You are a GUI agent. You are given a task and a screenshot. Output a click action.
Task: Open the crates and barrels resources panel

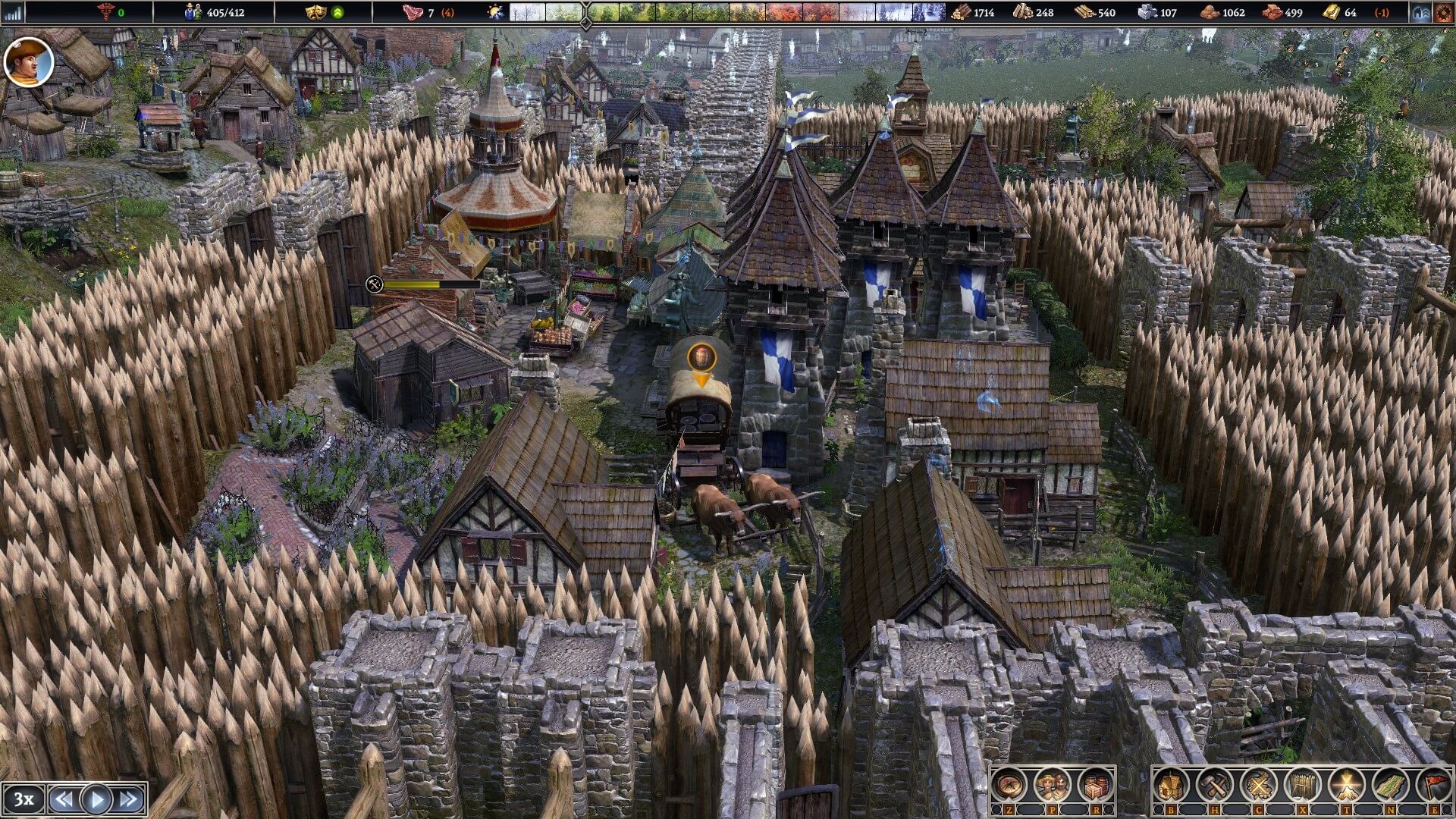coord(1096,785)
